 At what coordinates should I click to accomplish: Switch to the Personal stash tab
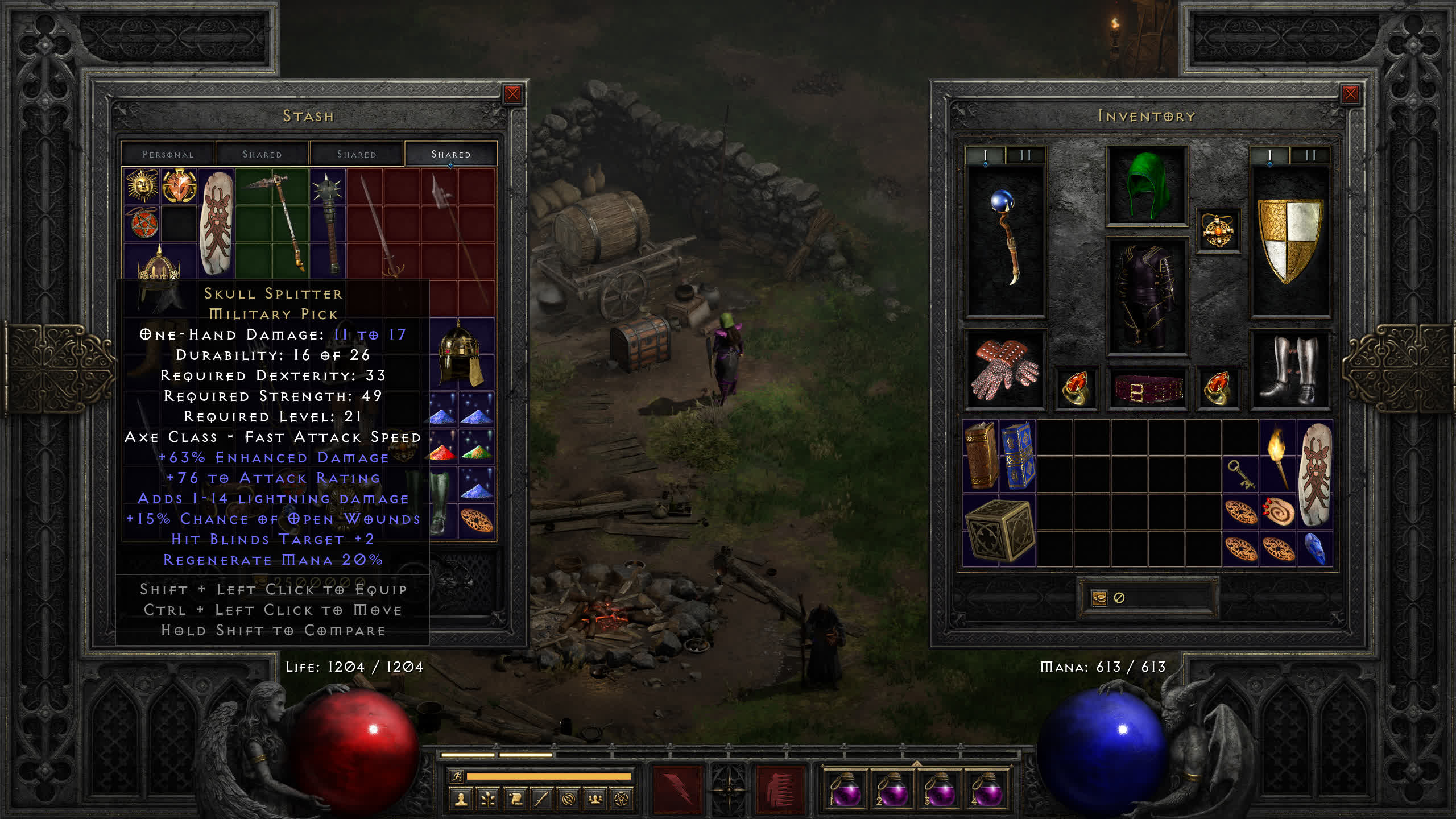click(x=168, y=154)
